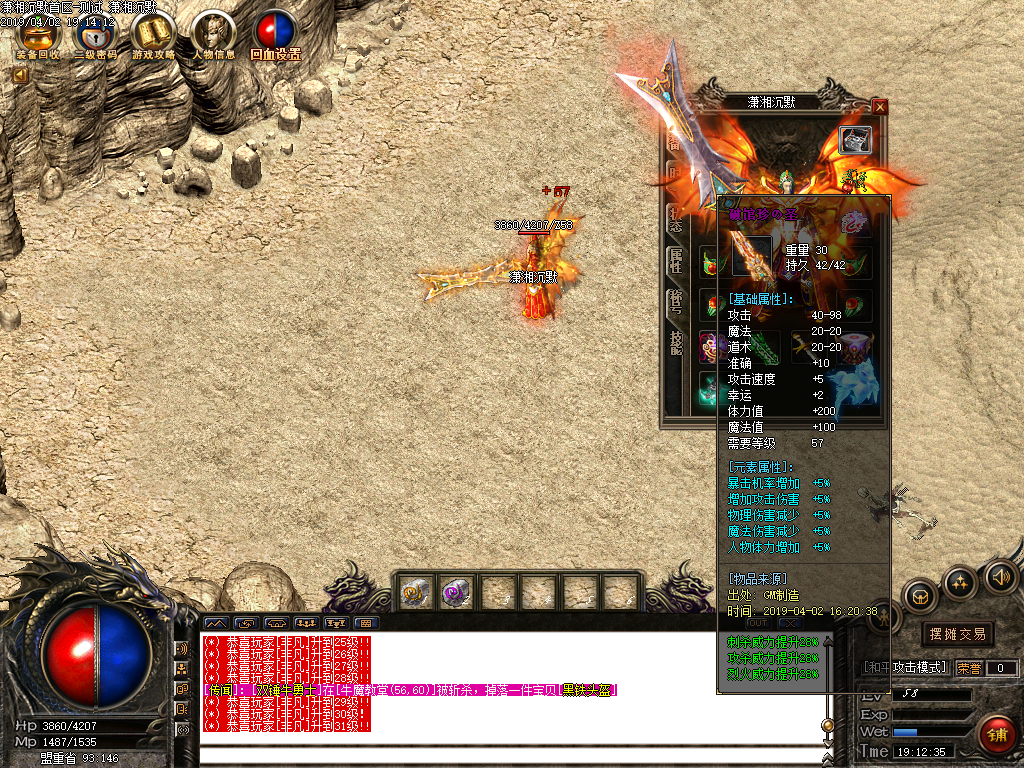1024x768 pixels.
Task: Use the first hotbar scroll item
Action: pyautogui.click(x=415, y=593)
